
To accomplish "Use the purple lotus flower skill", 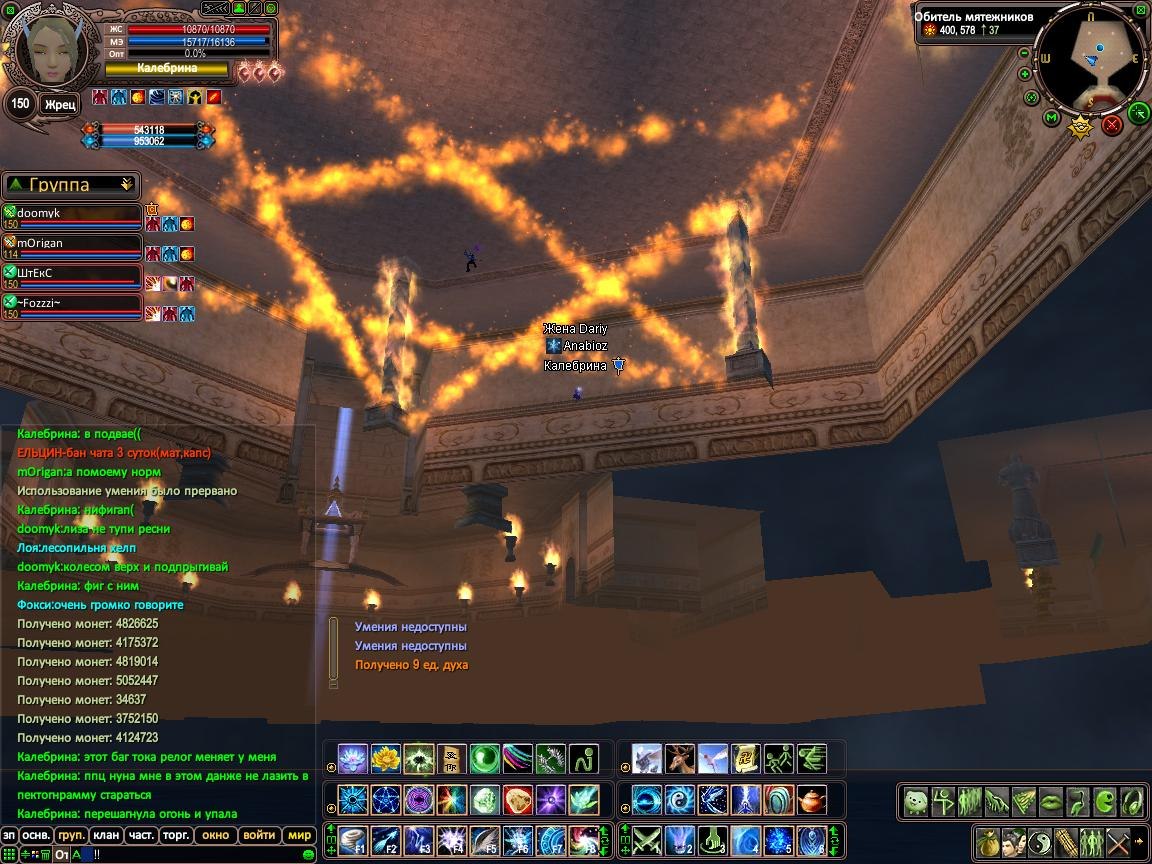I will coord(353,759).
